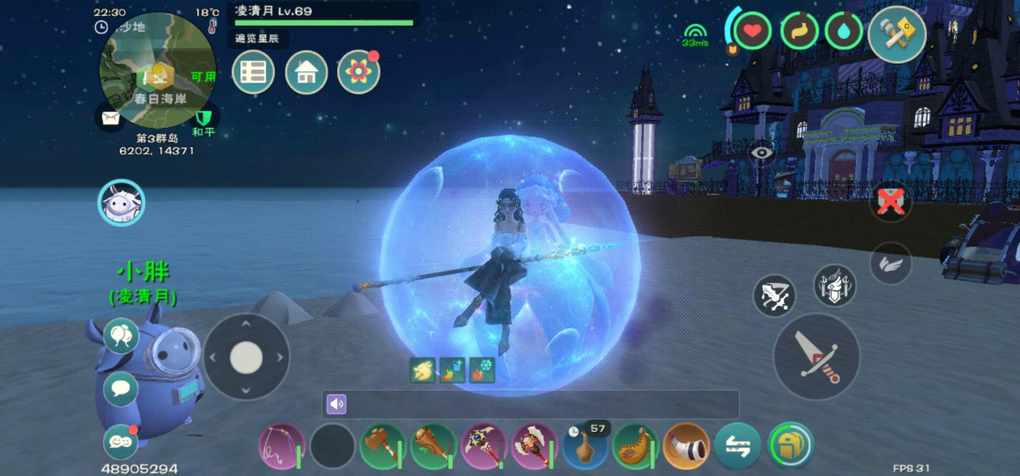
Task: Click the speaker icon in chat bar
Action: tap(336, 404)
